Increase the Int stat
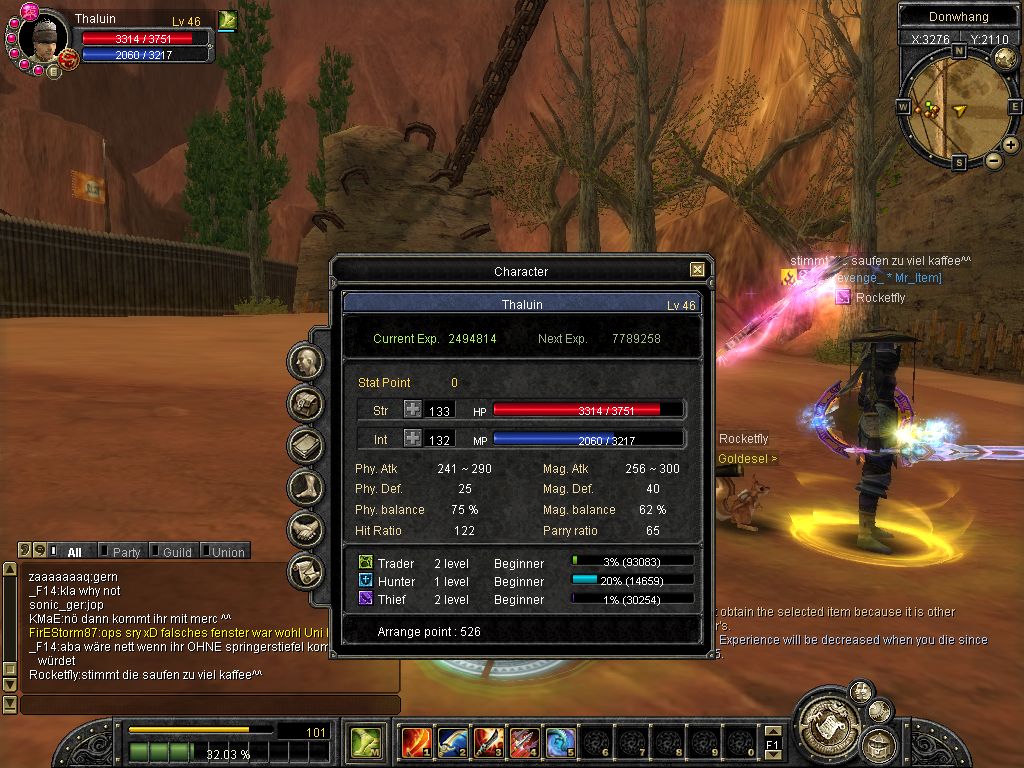The width and height of the screenshot is (1024, 768). coord(413,438)
